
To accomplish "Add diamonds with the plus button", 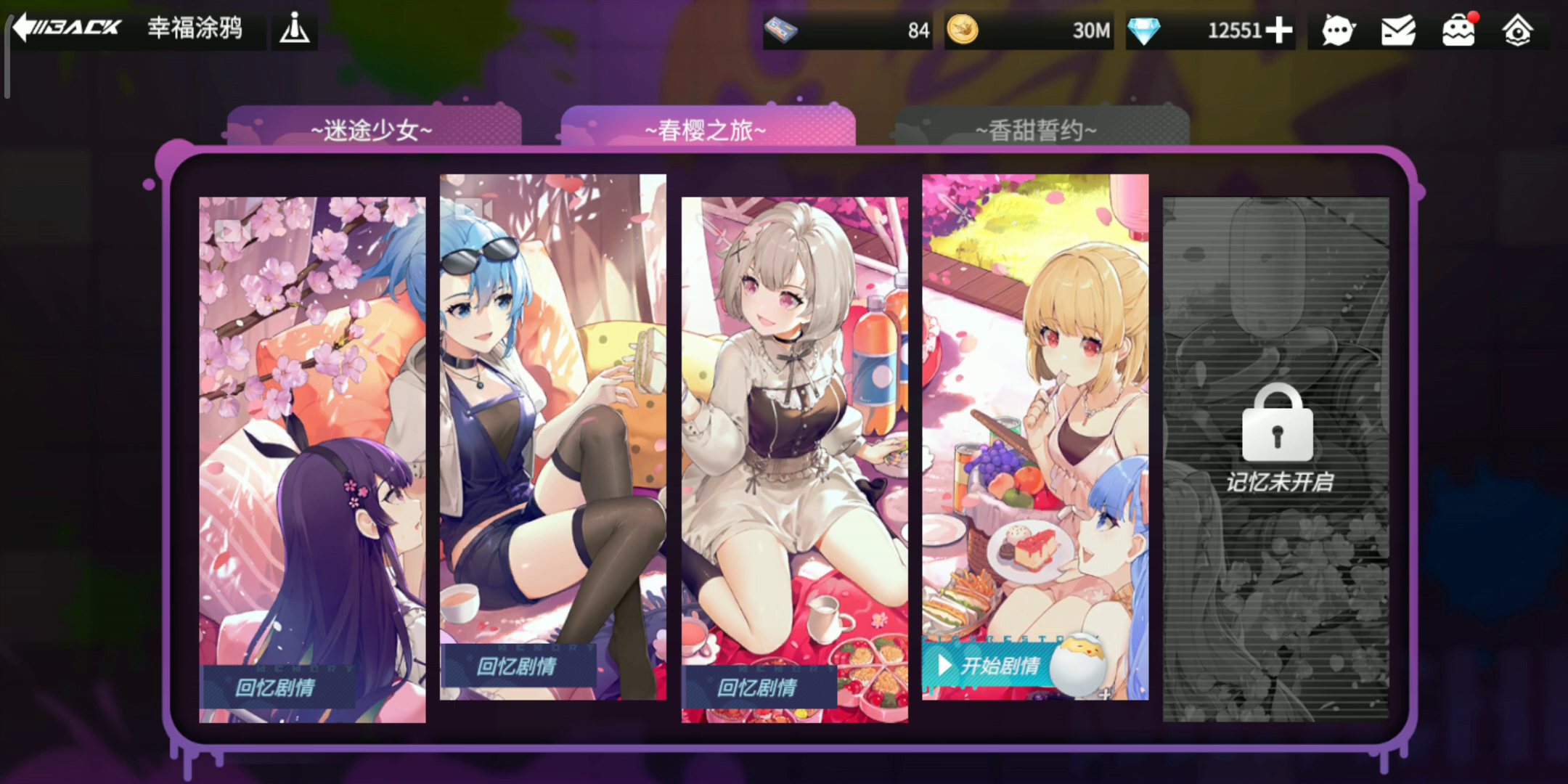I will [1279, 30].
